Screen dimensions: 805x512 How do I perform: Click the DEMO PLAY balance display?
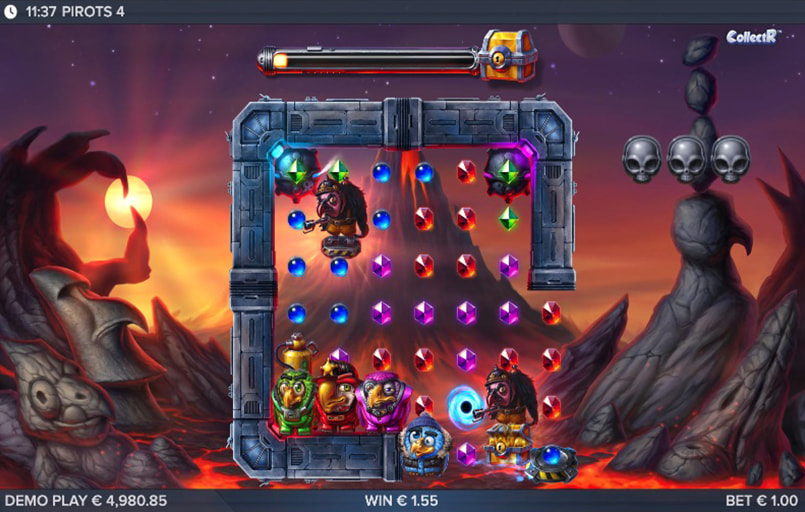point(86,500)
